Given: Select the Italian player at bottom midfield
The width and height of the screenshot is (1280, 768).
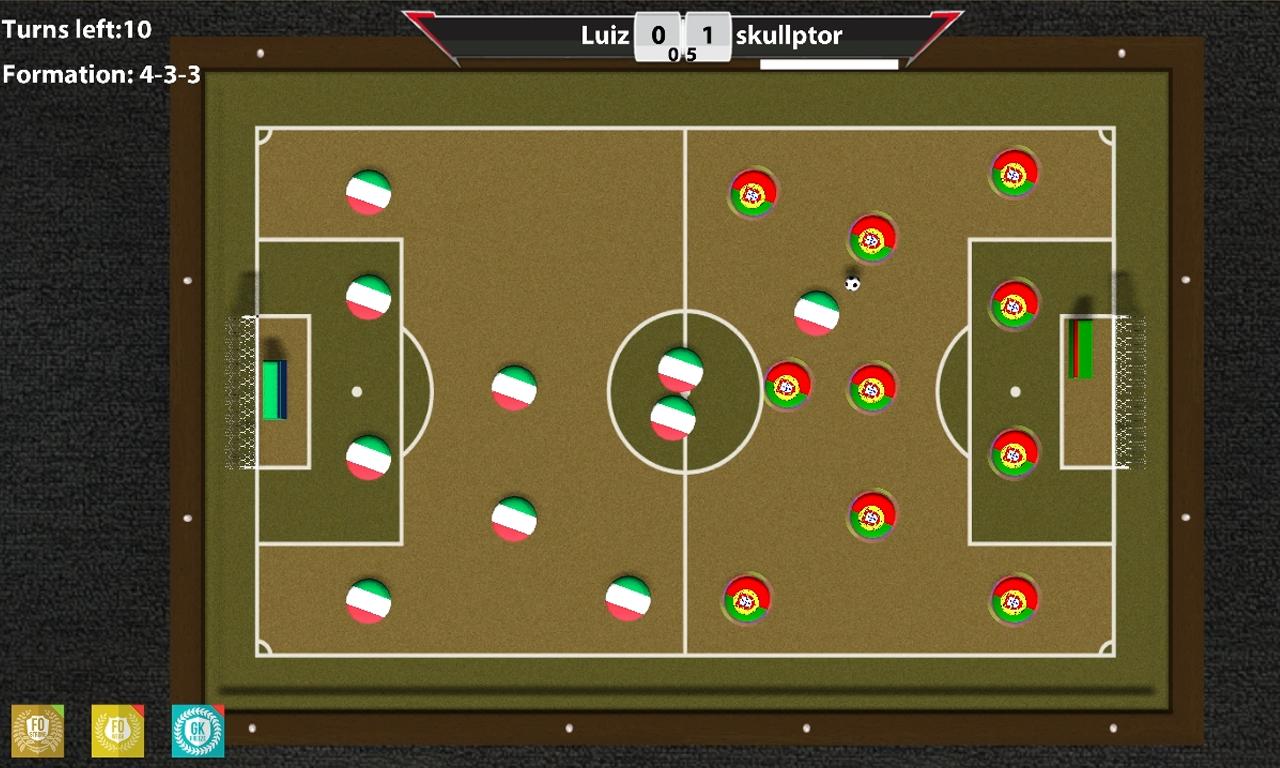Looking at the screenshot, I should click(628, 600).
